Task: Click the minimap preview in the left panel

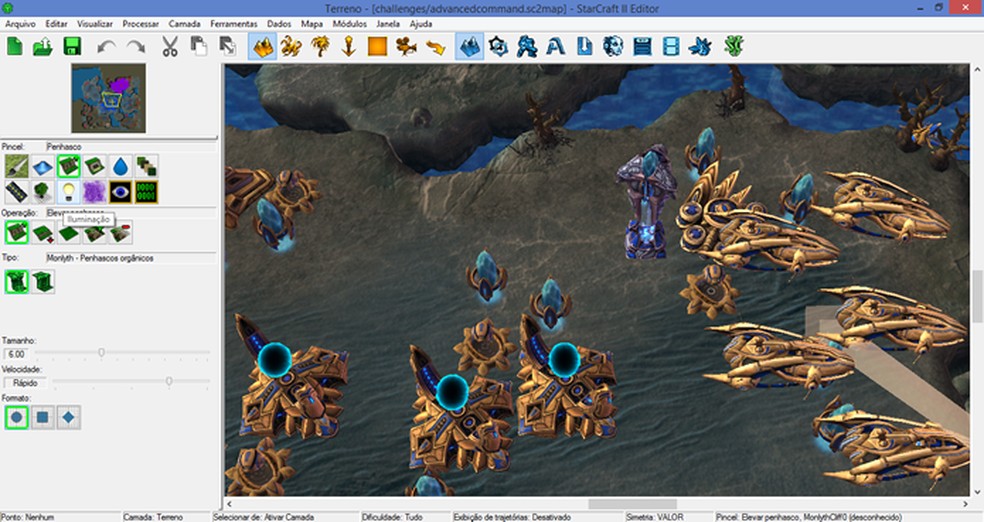Action: point(108,98)
